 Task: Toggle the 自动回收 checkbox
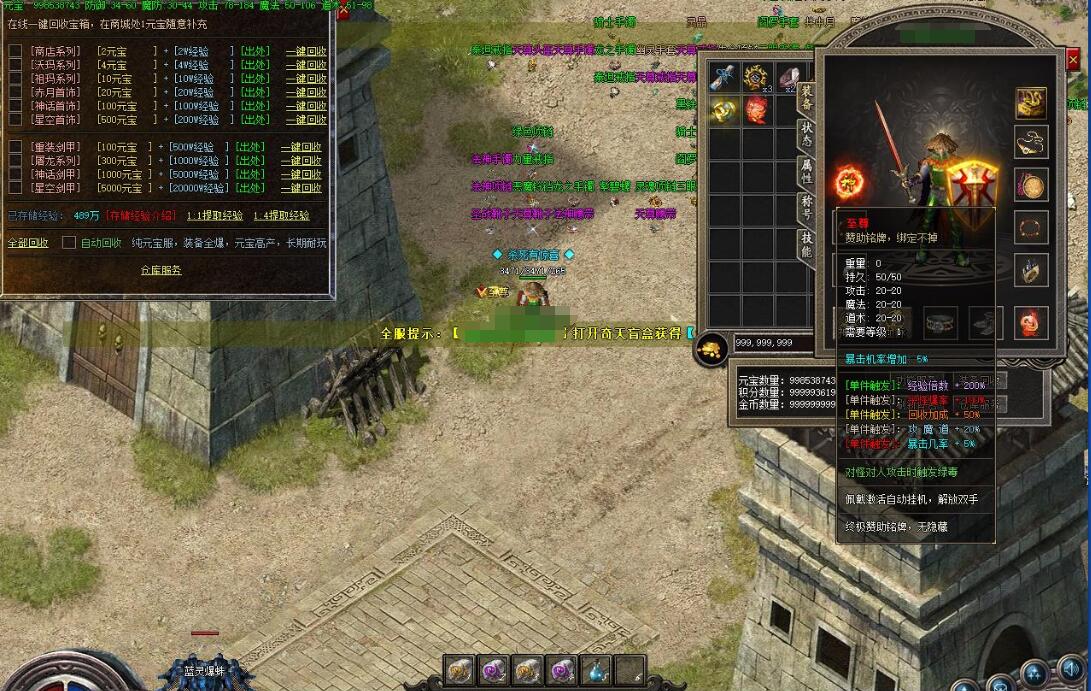pyautogui.click(x=69, y=242)
